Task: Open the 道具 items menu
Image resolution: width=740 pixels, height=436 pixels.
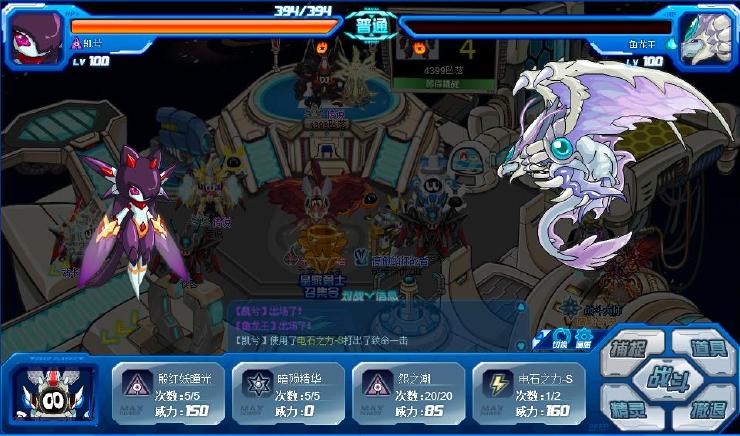Action: coord(706,349)
